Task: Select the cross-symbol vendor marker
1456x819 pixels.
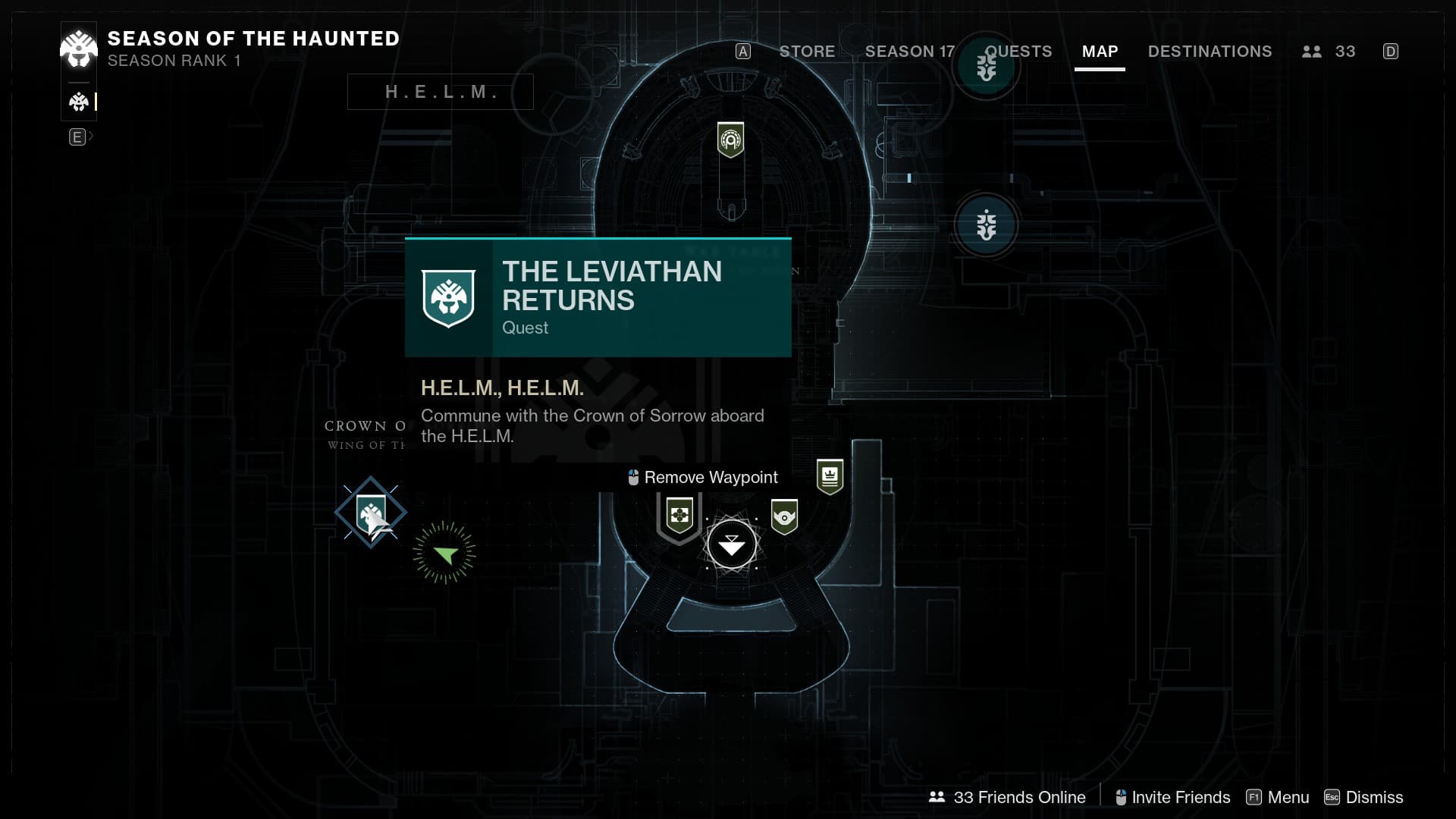Action: [679, 516]
